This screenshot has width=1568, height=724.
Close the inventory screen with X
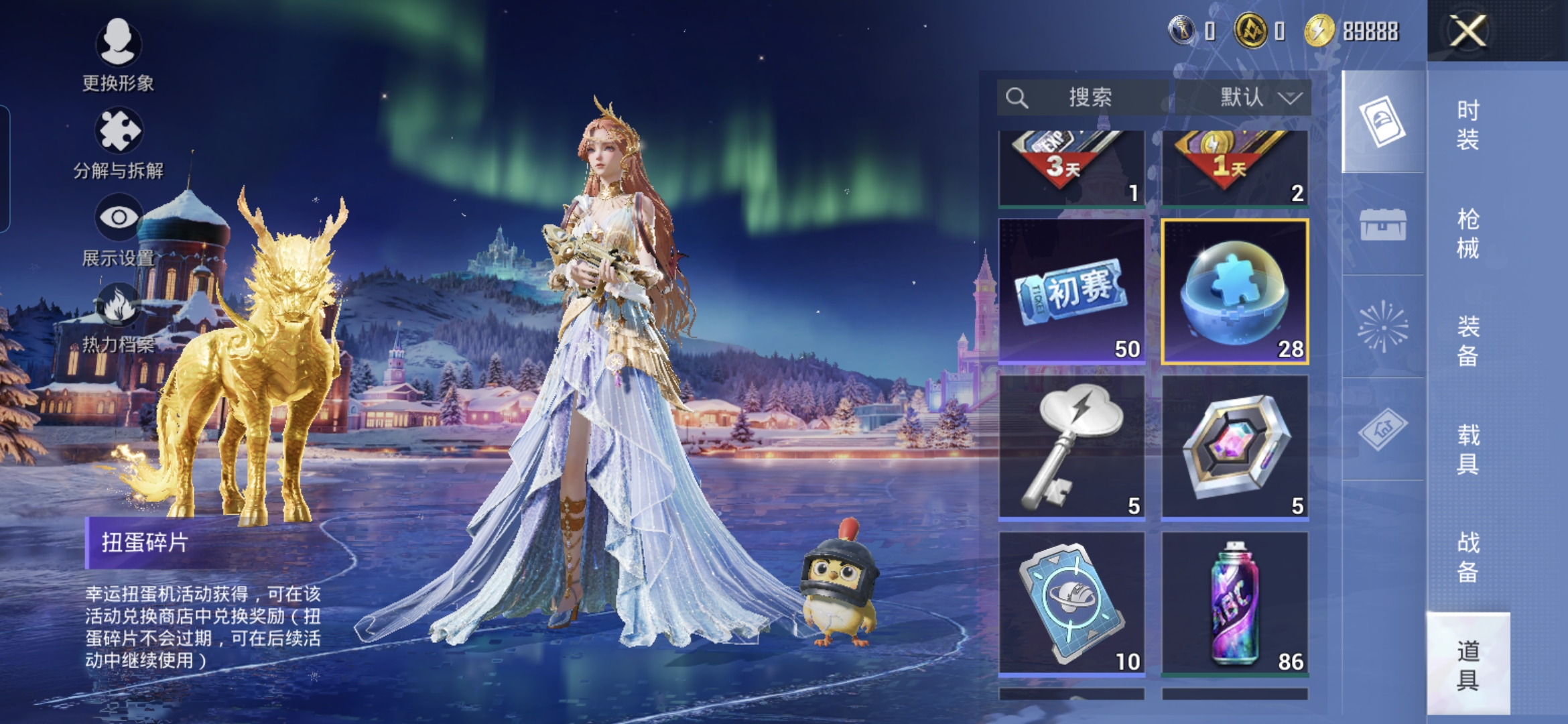pos(1467,32)
